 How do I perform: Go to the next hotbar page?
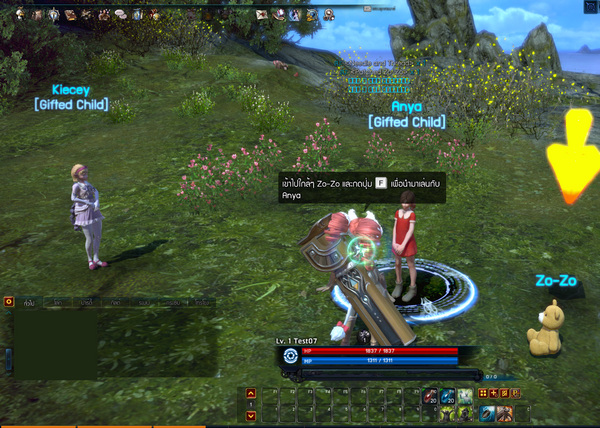pyautogui.click(x=251, y=414)
